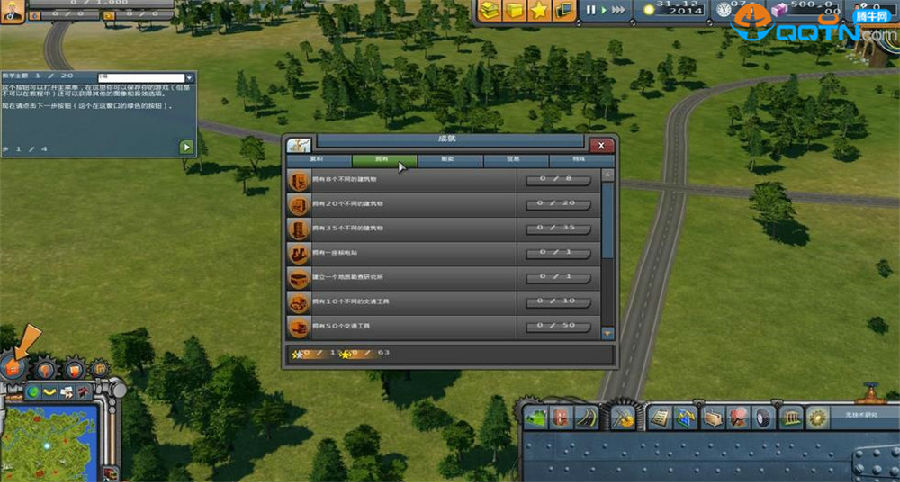Pause the game with the pause button
This screenshot has width=900, height=482.
[590, 10]
